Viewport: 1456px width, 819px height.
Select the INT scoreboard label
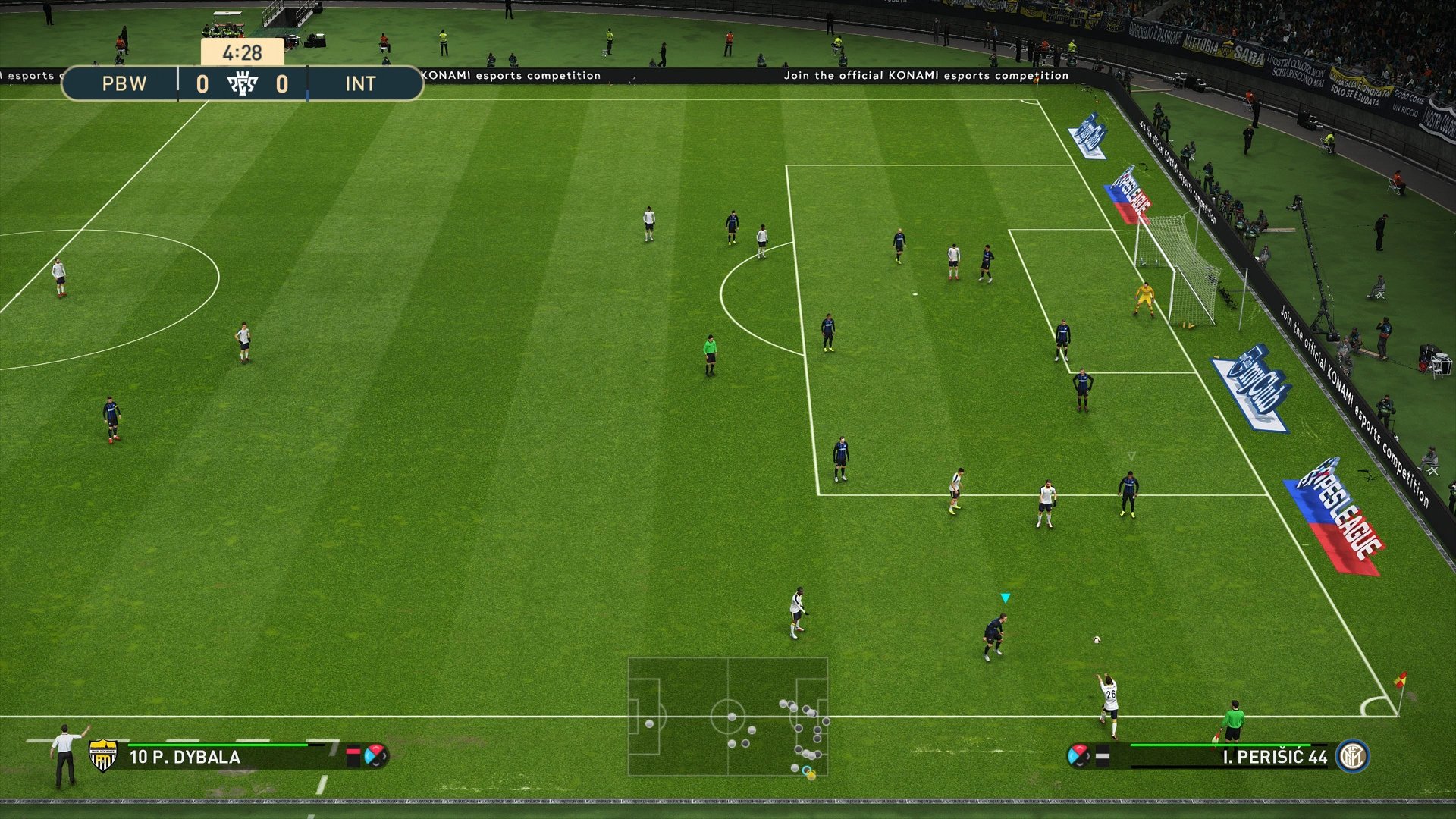pos(362,84)
